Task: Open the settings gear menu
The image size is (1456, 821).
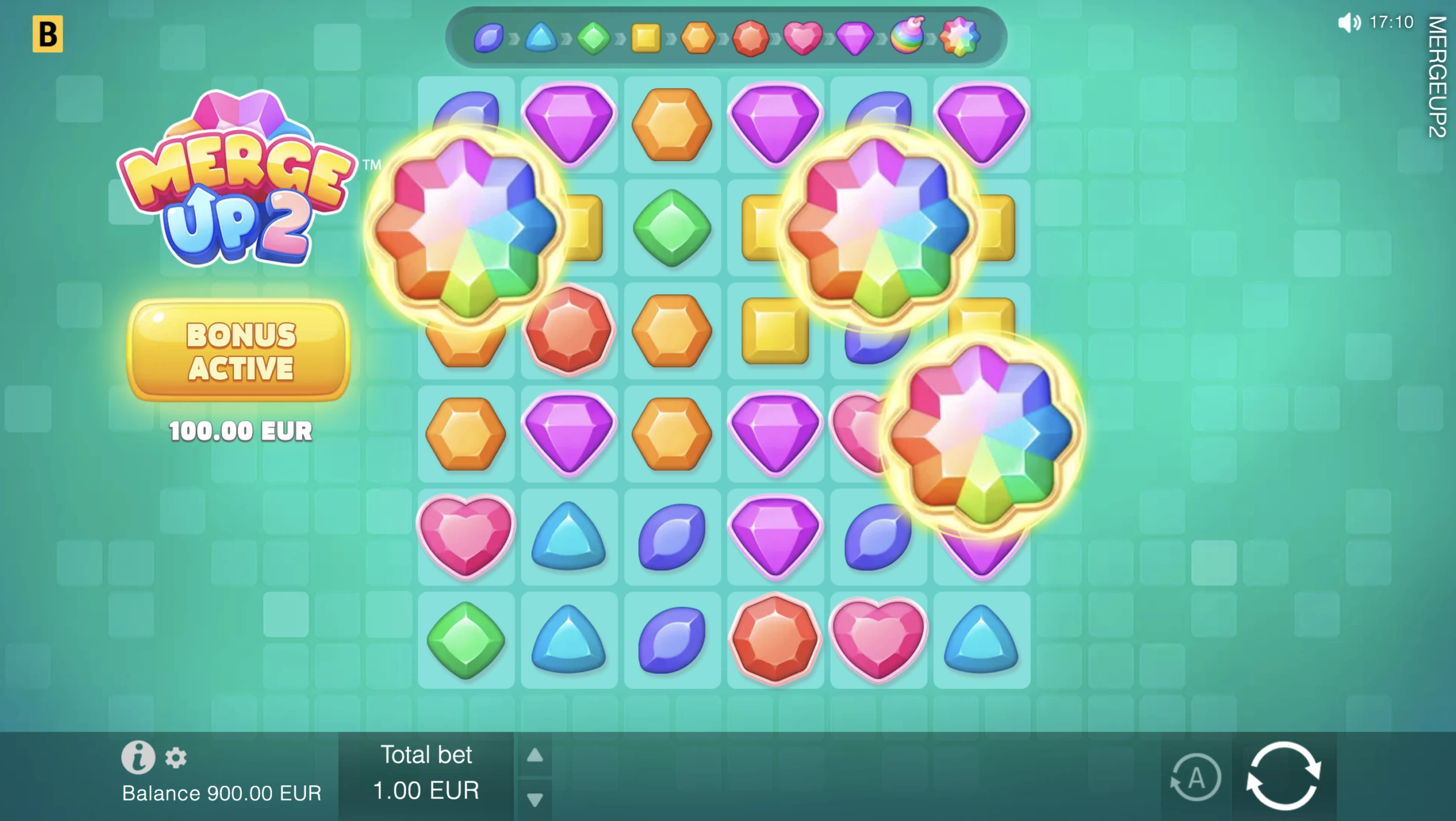Action: point(176,758)
